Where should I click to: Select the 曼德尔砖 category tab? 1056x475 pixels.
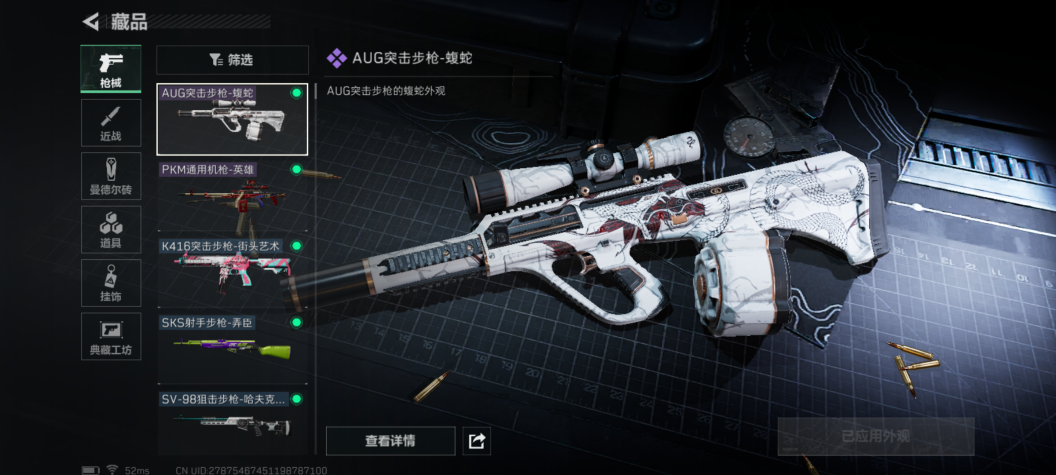[x=110, y=176]
